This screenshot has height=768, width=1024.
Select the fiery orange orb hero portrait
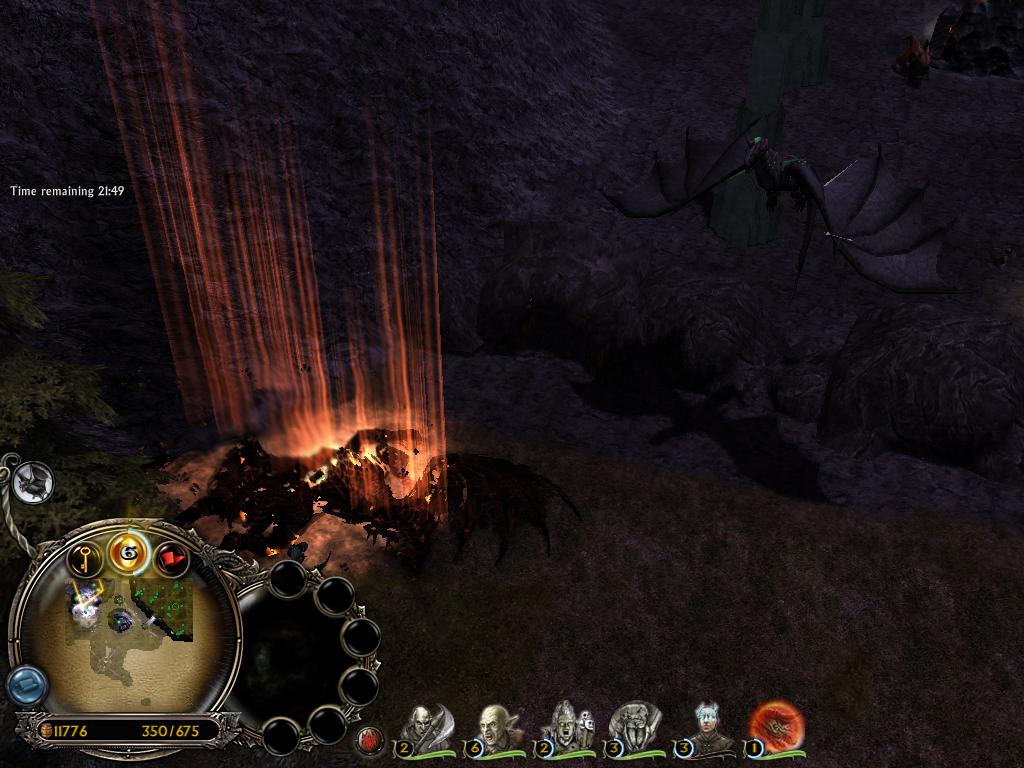pyautogui.click(x=775, y=727)
